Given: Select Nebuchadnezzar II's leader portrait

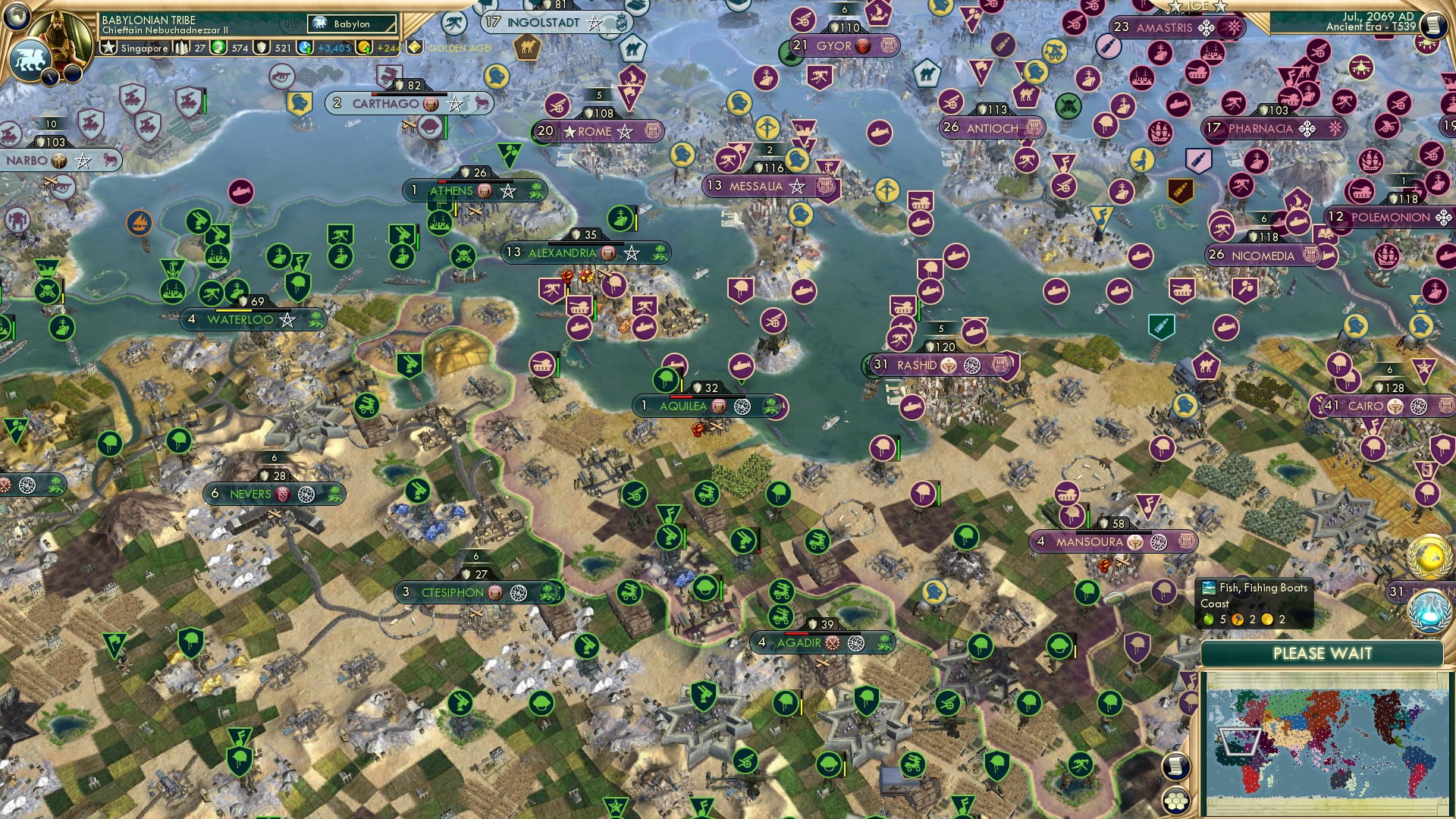Looking at the screenshot, I should [58, 33].
